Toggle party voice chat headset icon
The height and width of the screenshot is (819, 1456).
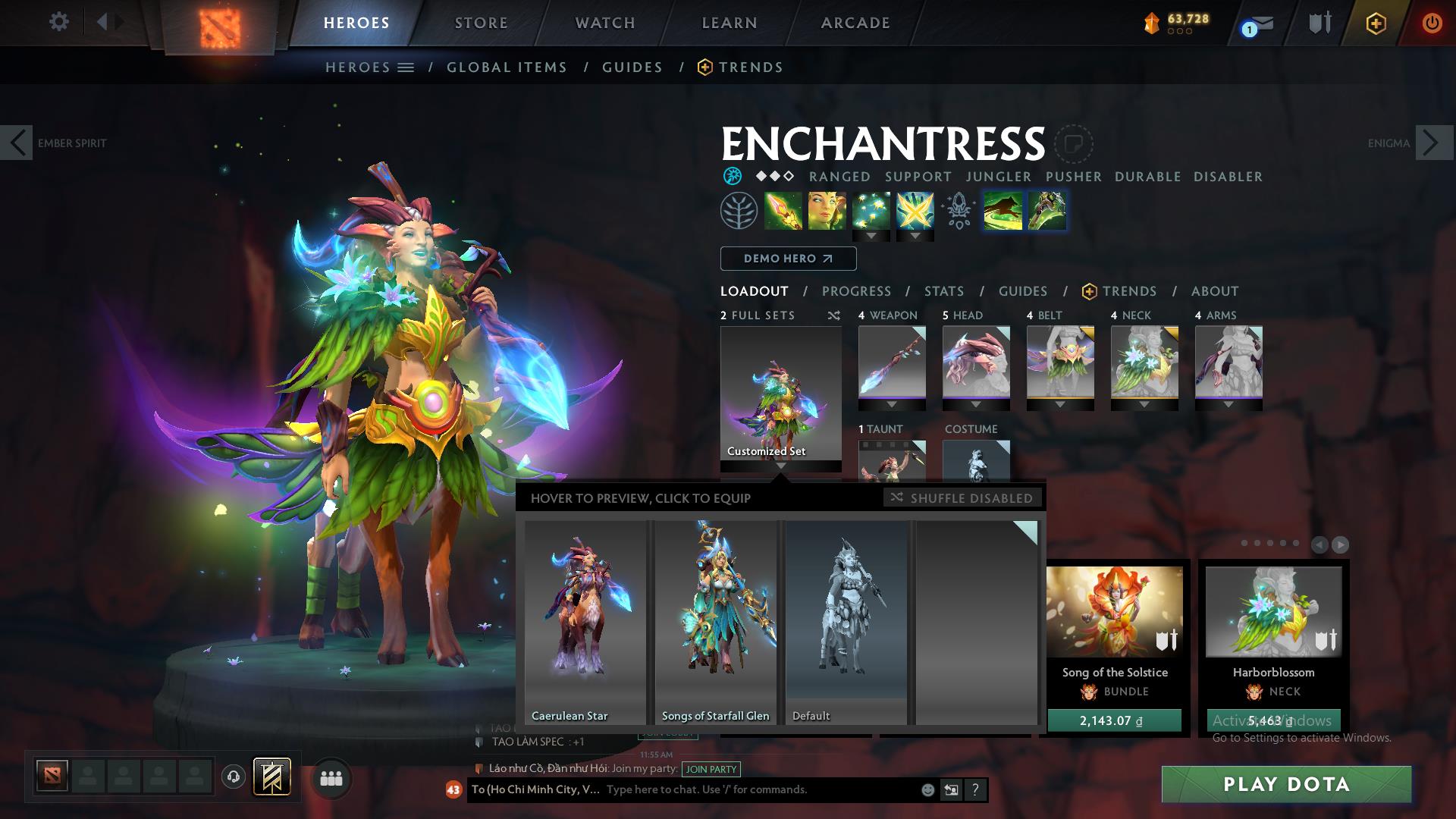click(x=233, y=777)
